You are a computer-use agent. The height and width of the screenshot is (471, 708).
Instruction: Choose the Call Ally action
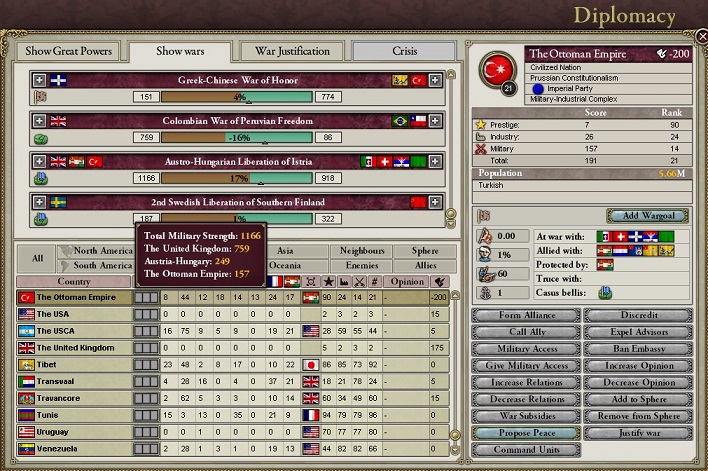(526, 332)
